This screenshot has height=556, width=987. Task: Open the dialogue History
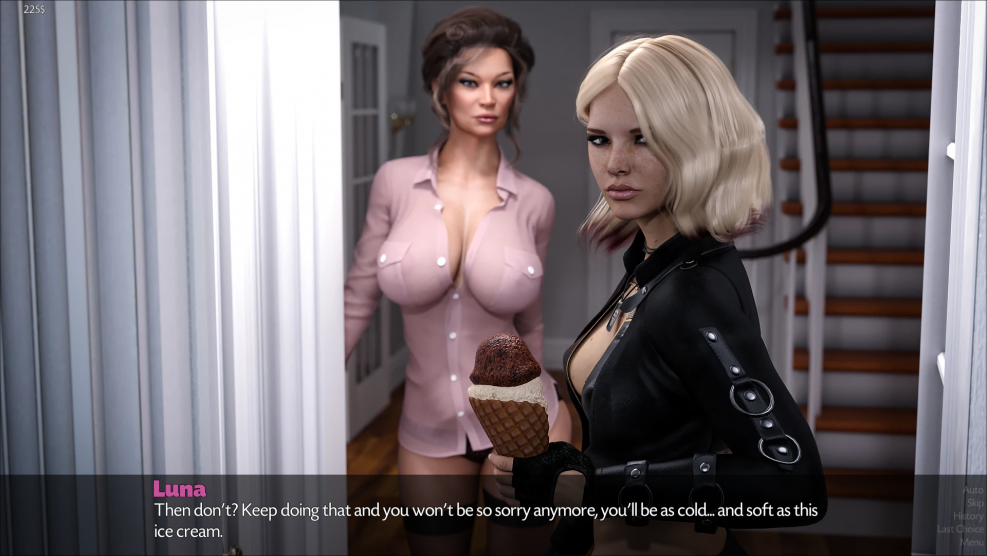[x=967, y=516]
